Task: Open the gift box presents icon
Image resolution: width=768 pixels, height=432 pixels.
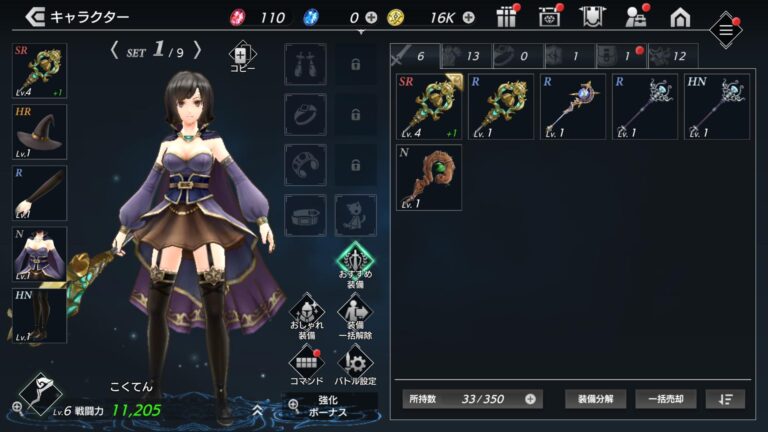Action: (x=507, y=17)
